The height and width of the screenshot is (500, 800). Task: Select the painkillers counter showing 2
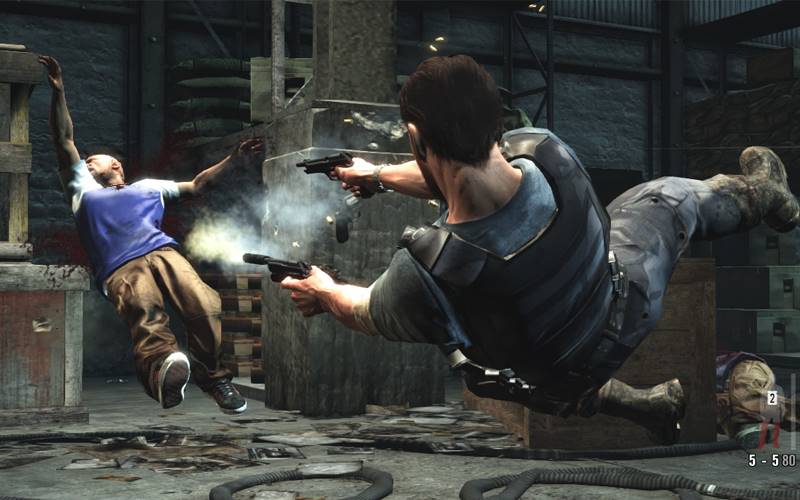tap(771, 398)
